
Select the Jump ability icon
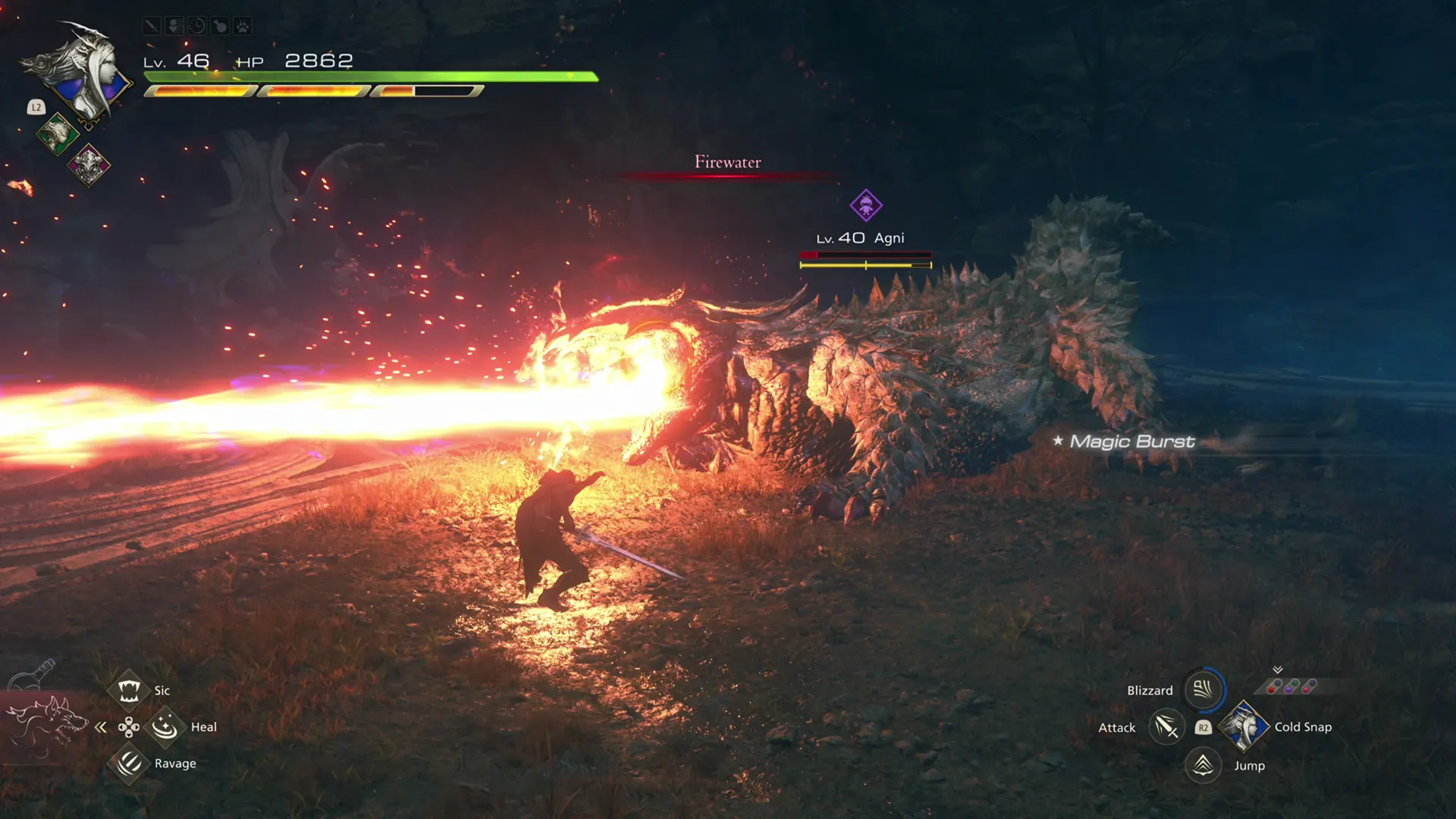coord(1202,765)
